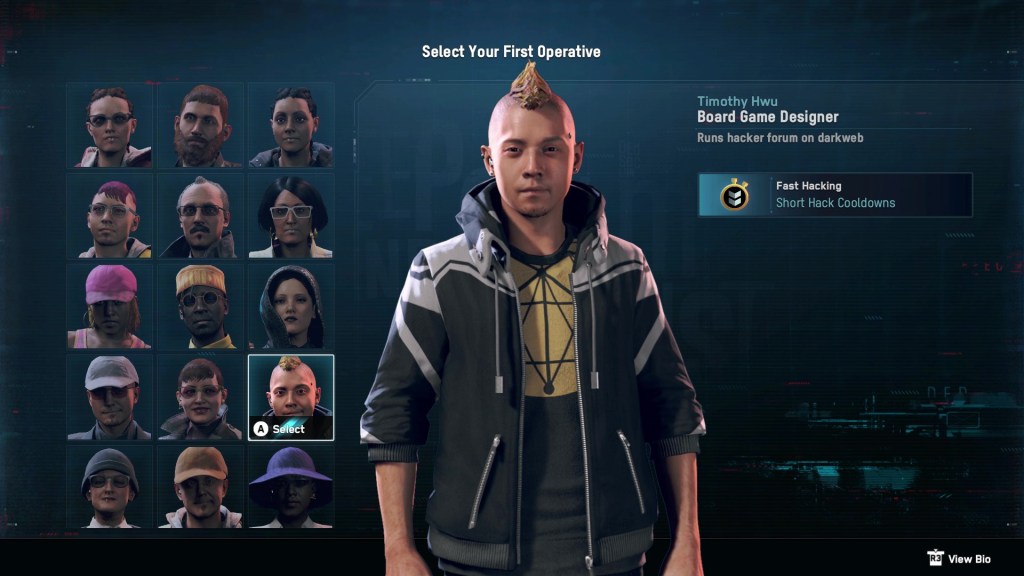The height and width of the screenshot is (576, 1024).
Task: Select the operative wearing a purple wide-brim hat
Action: click(x=291, y=486)
